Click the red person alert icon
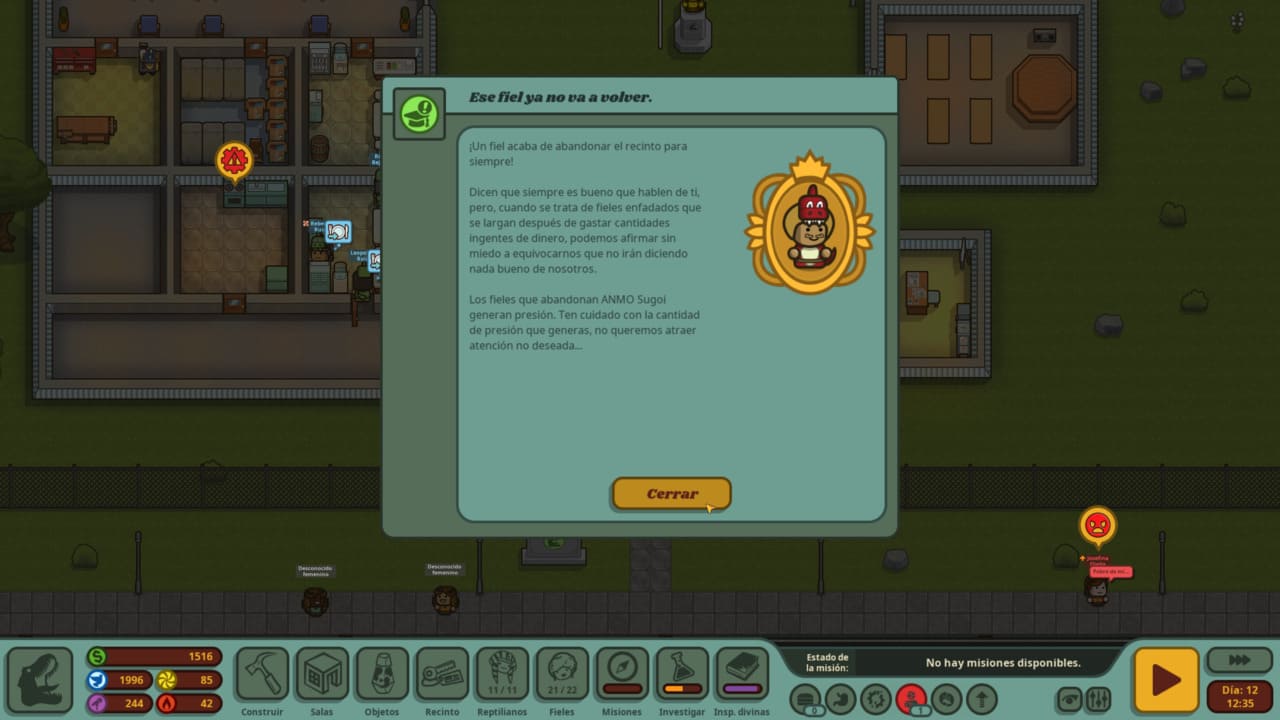Viewport: 1280px width, 720px height. coord(911,698)
